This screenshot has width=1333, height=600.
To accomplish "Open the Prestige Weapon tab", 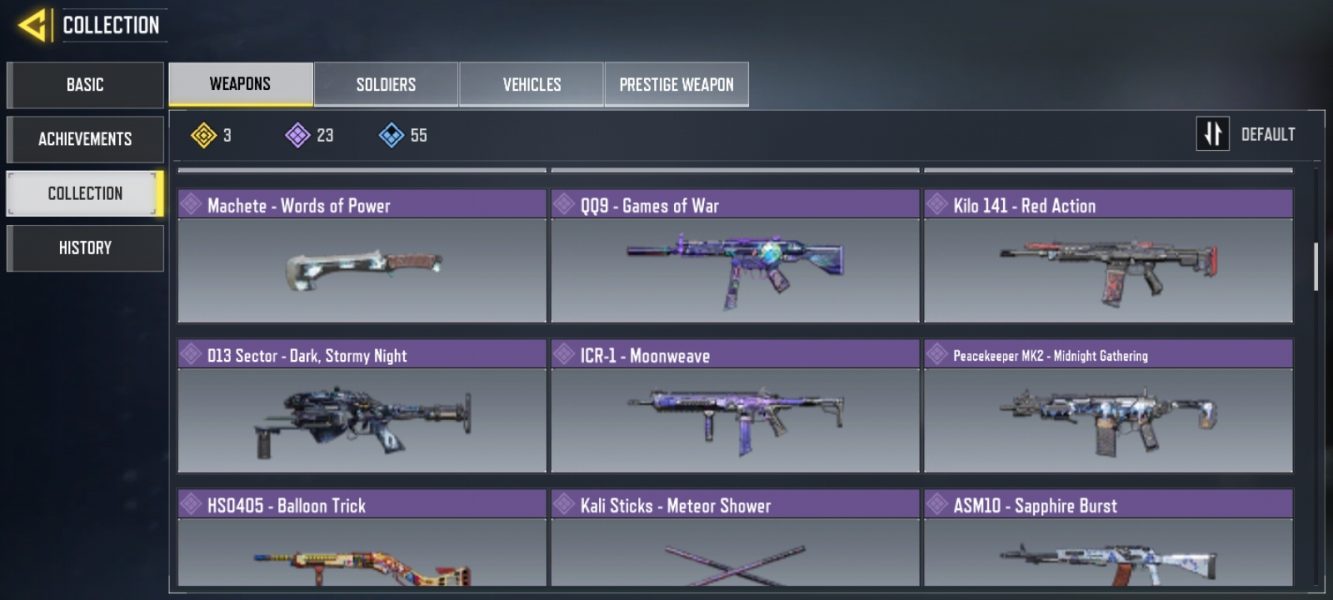I will click(676, 85).
